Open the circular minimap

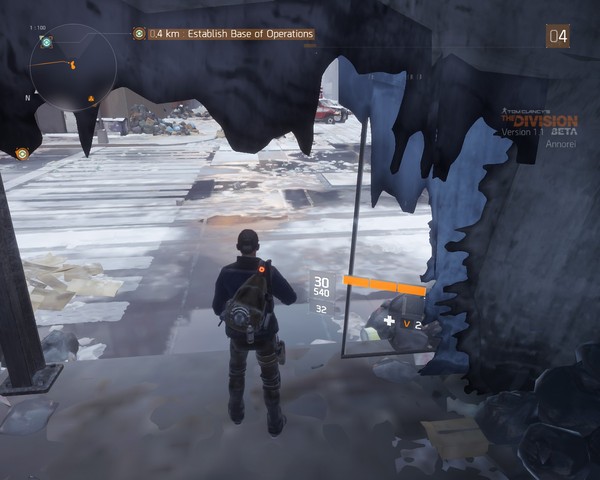(72, 67)
